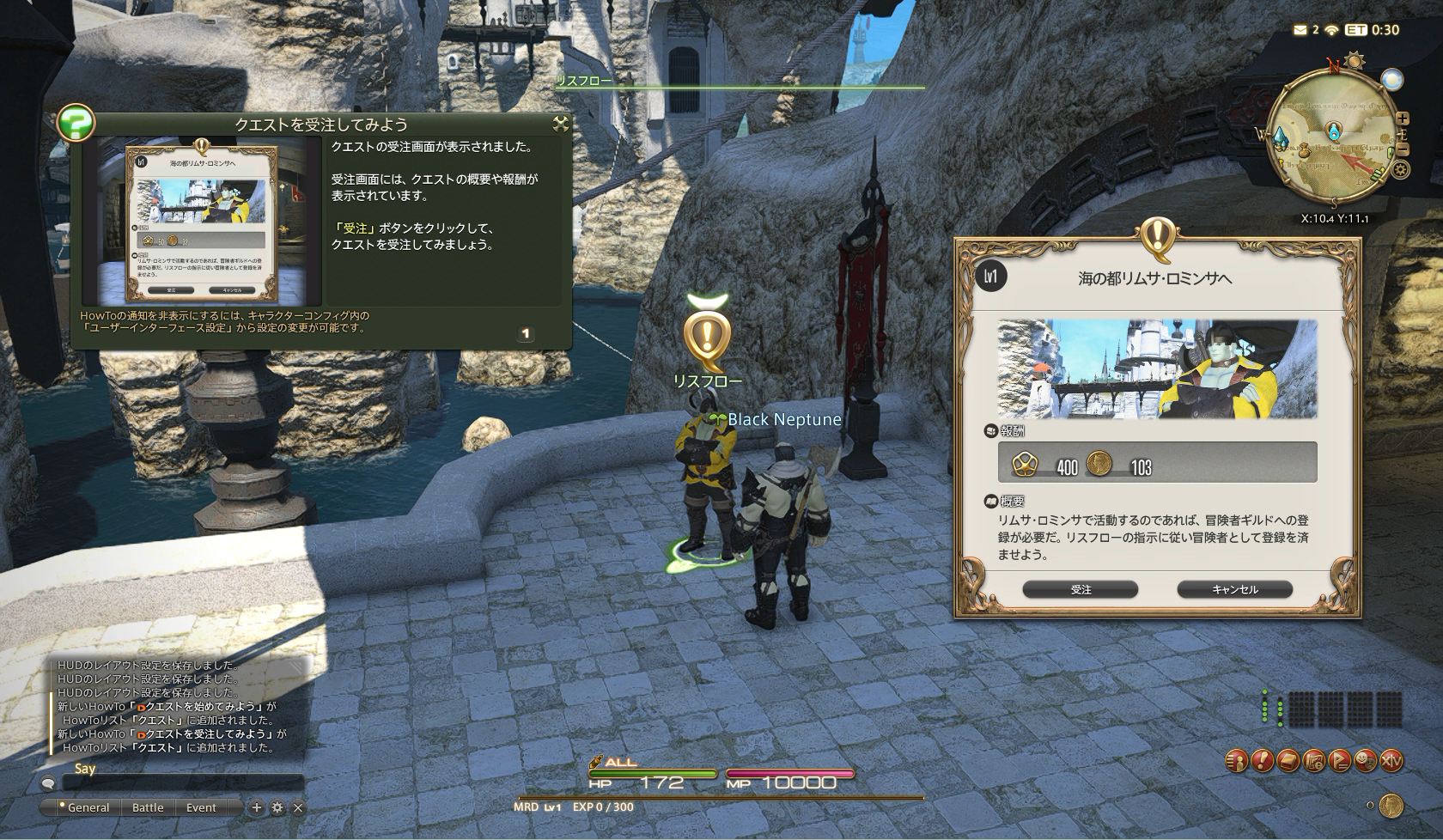Image resolution: width=1443 pixels, height=840 pixels.
Task: Focus the Say chat input field
Action: 182,782
